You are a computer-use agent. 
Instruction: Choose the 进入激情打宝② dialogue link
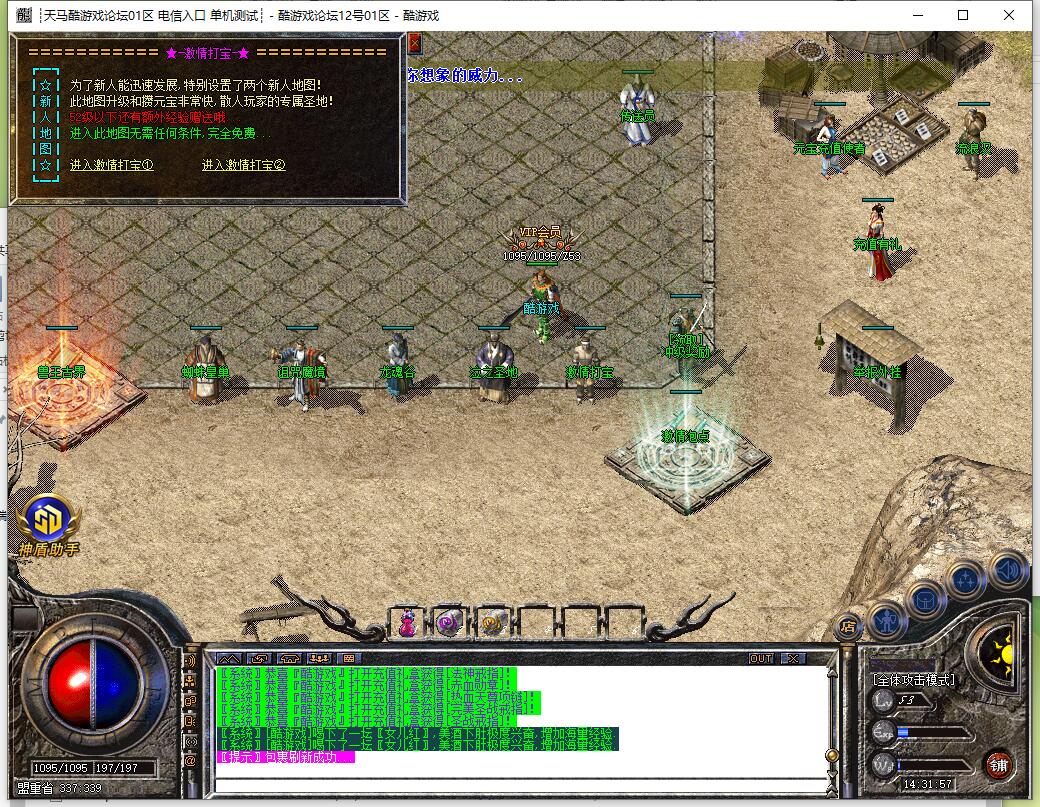coord(244,165)
